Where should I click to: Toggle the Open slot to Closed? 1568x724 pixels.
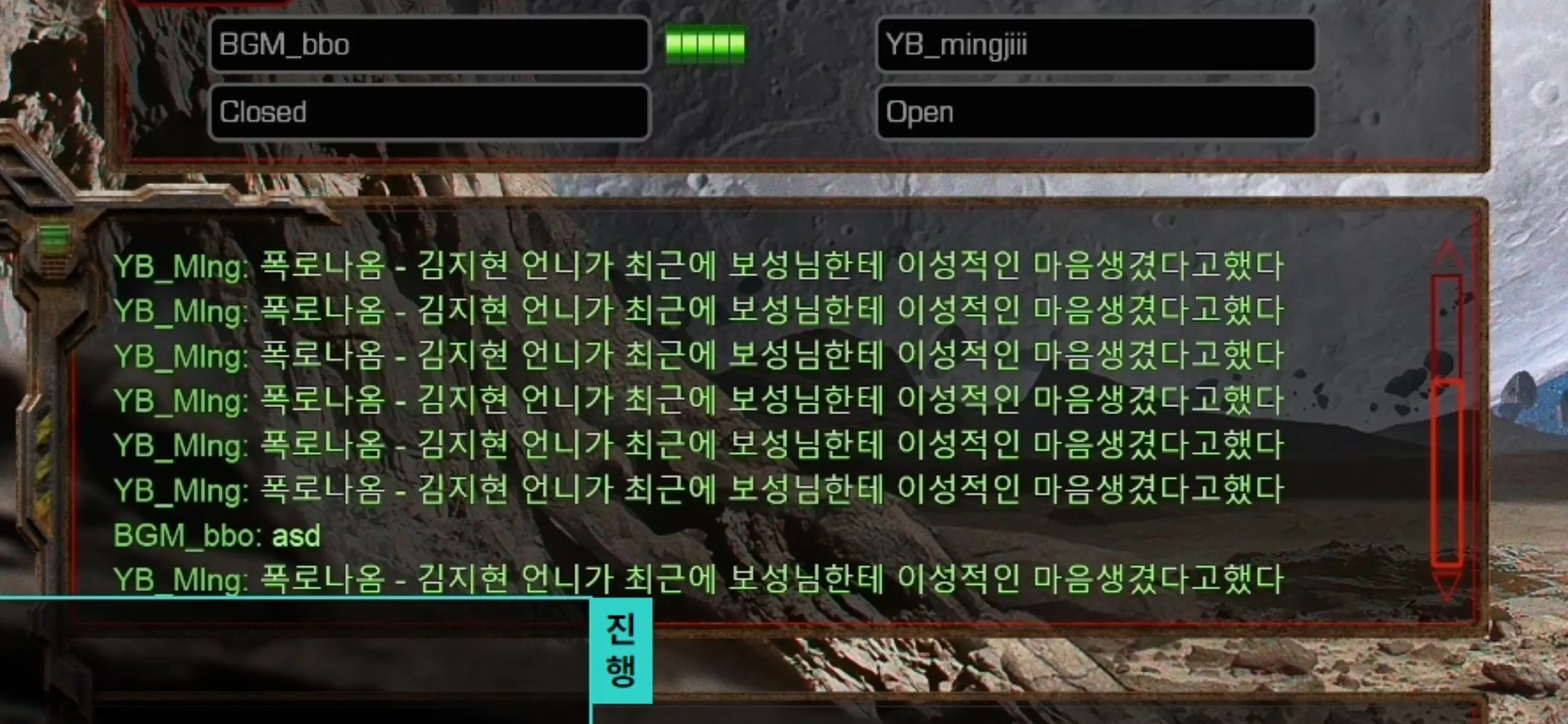click(1096, 113)
